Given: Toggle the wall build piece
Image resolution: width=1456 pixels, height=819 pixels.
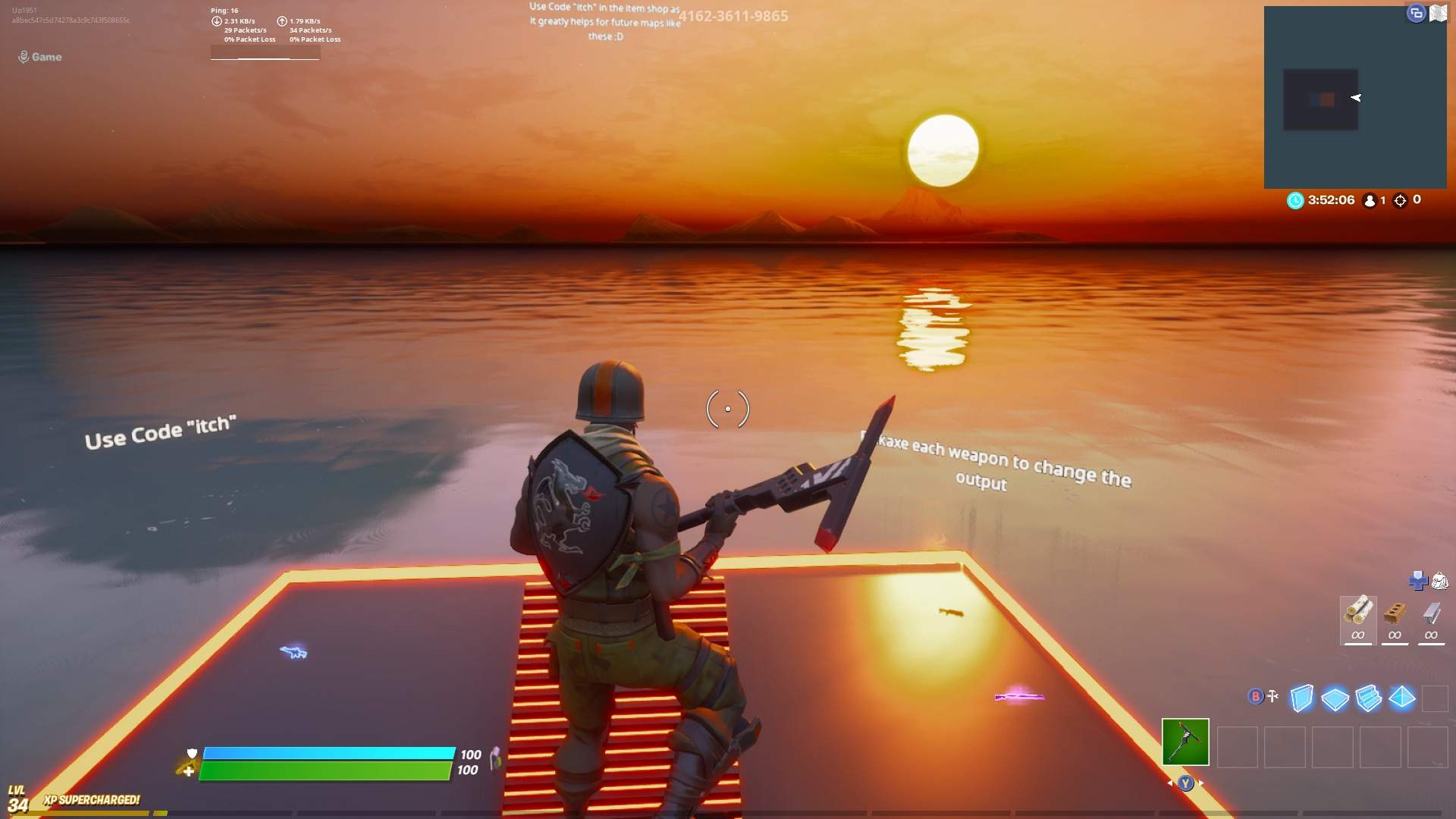Looking at the screenshot, I should [1303, 698].
